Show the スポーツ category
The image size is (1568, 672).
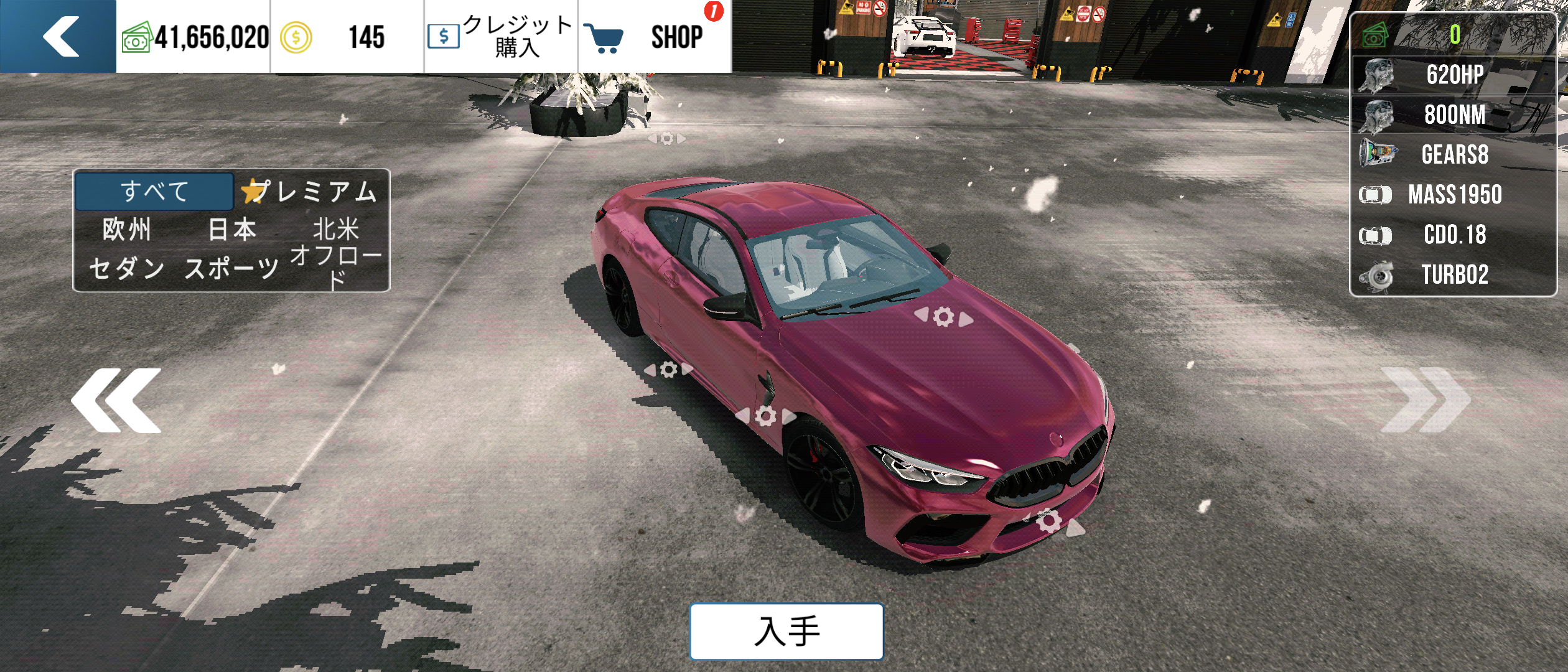tap(231, 269)
